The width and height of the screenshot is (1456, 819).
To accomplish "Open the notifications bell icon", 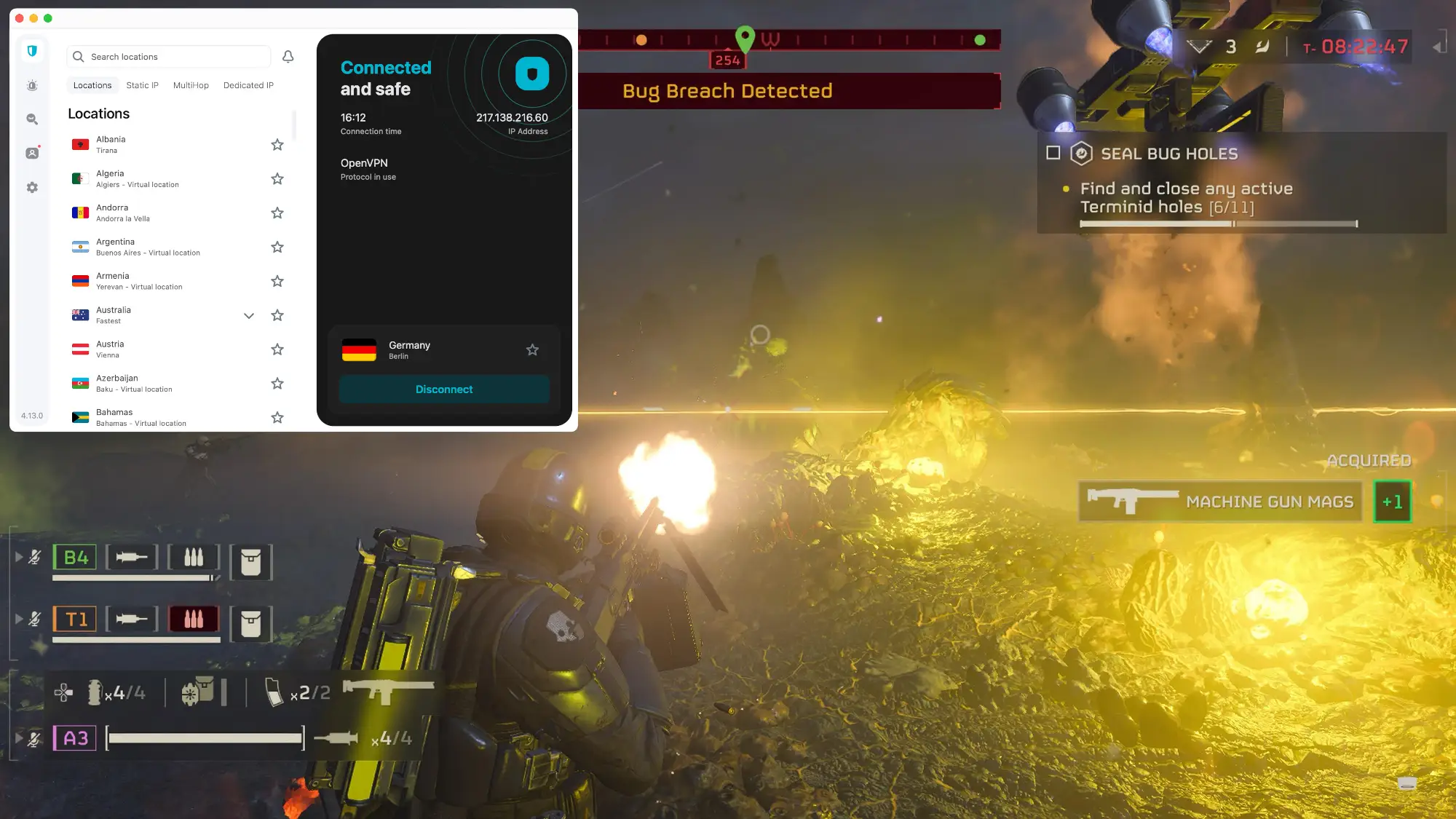I will point(287,56).
